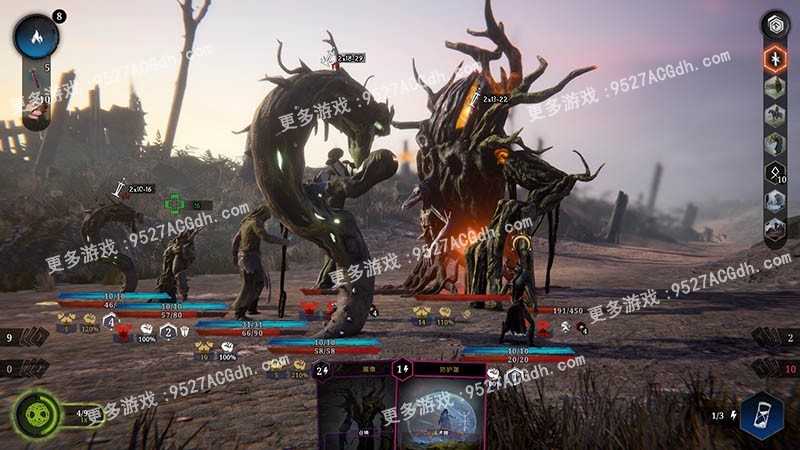Activate the green skull ability orb
The image size is (800, 450).
34,412
